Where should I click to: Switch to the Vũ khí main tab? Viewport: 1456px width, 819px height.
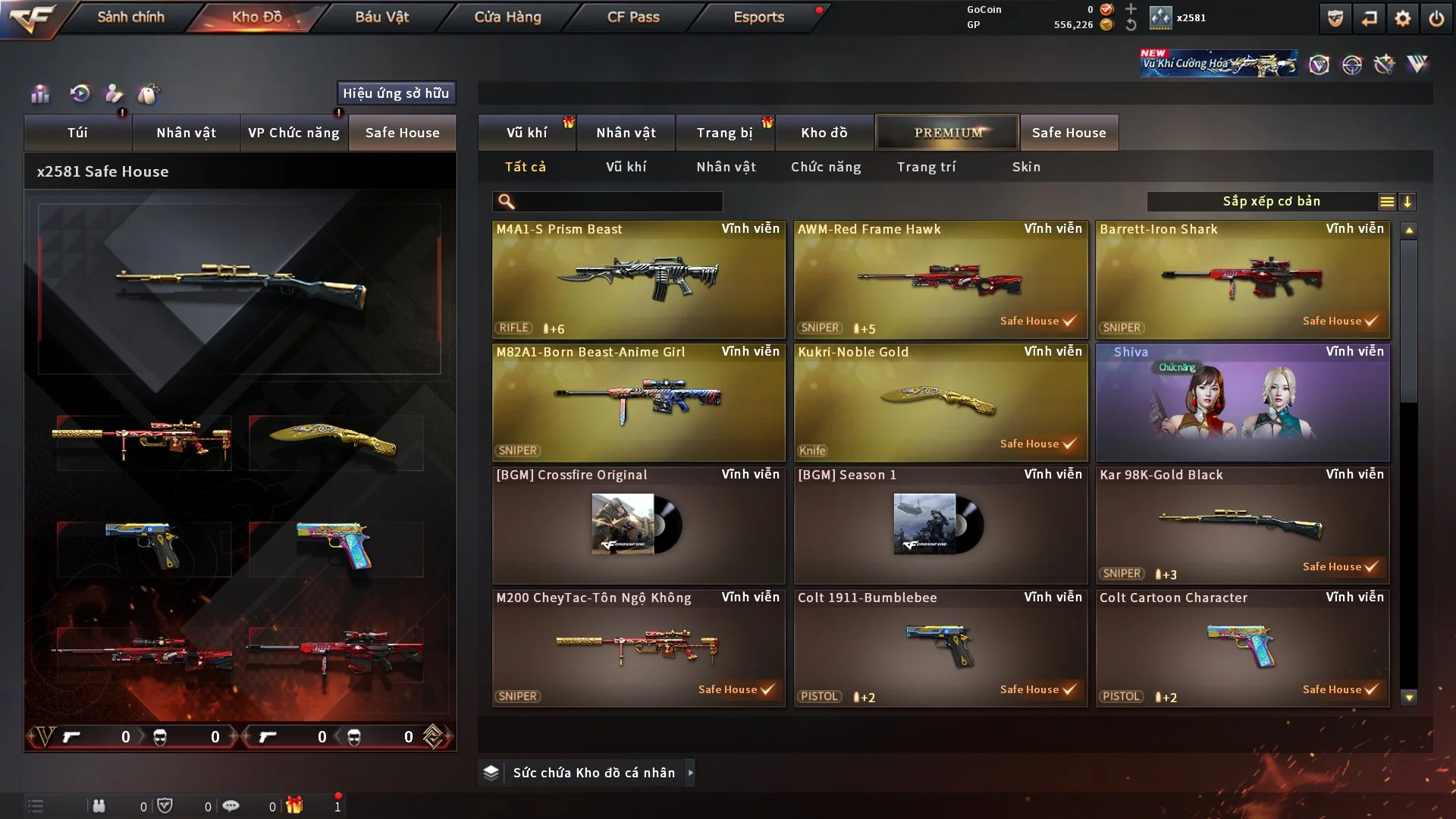click(x=526, y=133)
